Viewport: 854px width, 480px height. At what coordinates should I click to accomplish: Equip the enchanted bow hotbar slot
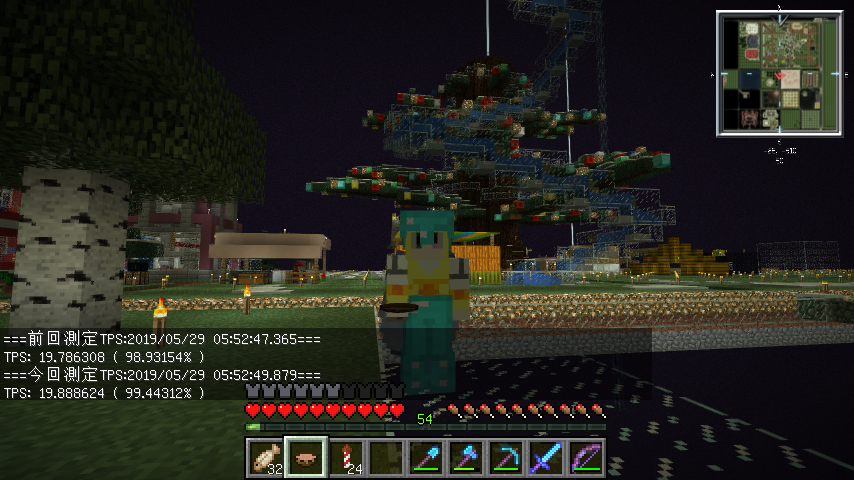(585, 458)
